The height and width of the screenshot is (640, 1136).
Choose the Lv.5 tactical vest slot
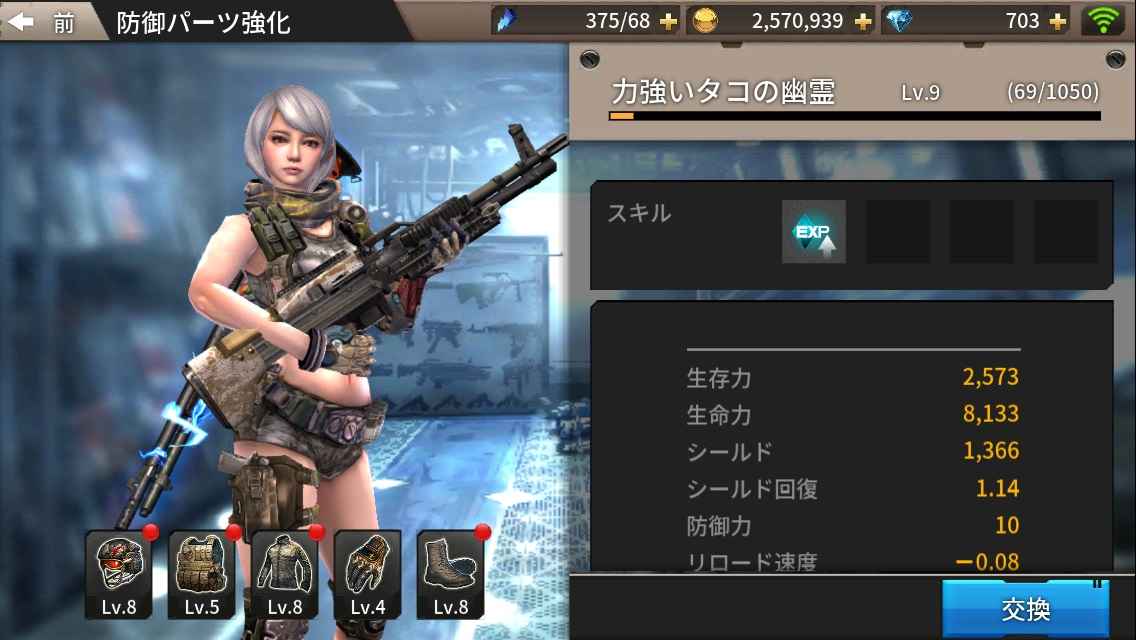(201, 574)
